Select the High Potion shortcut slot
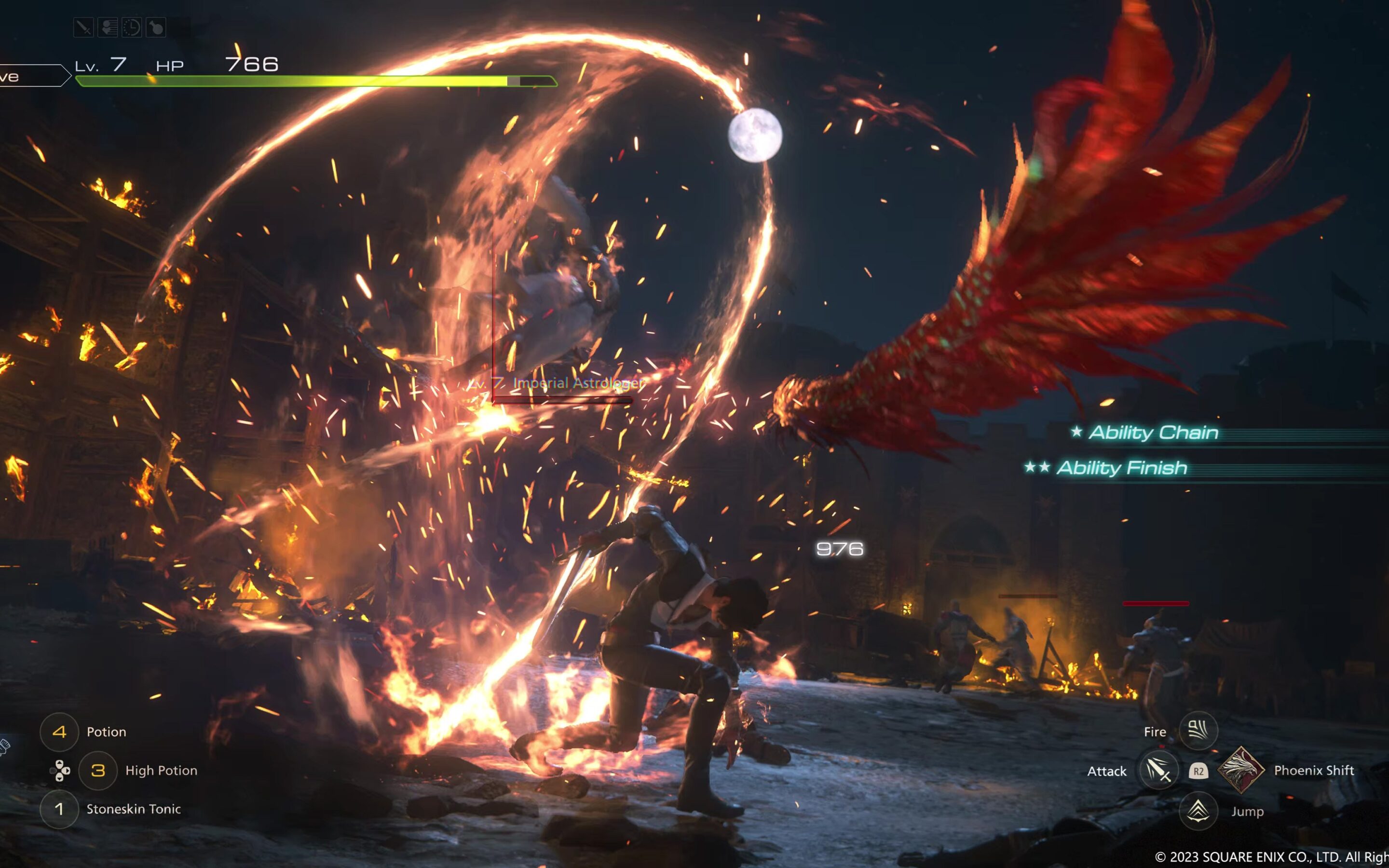This screenshot has height=868, width=1389. pos(98,771)
